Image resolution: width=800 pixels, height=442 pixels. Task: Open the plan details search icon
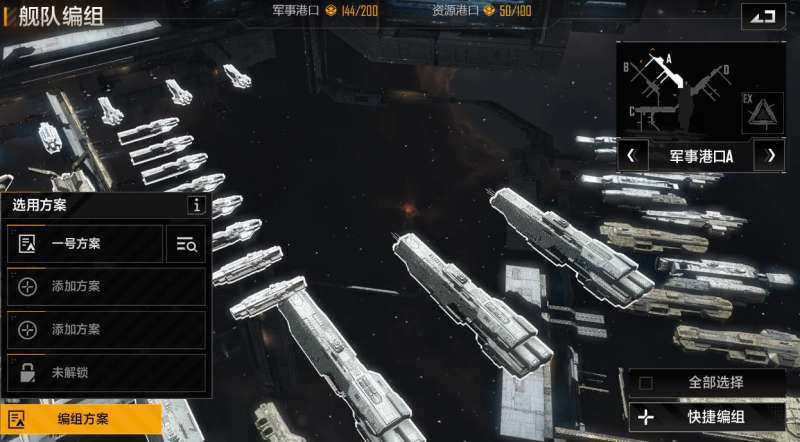[186, 243]
